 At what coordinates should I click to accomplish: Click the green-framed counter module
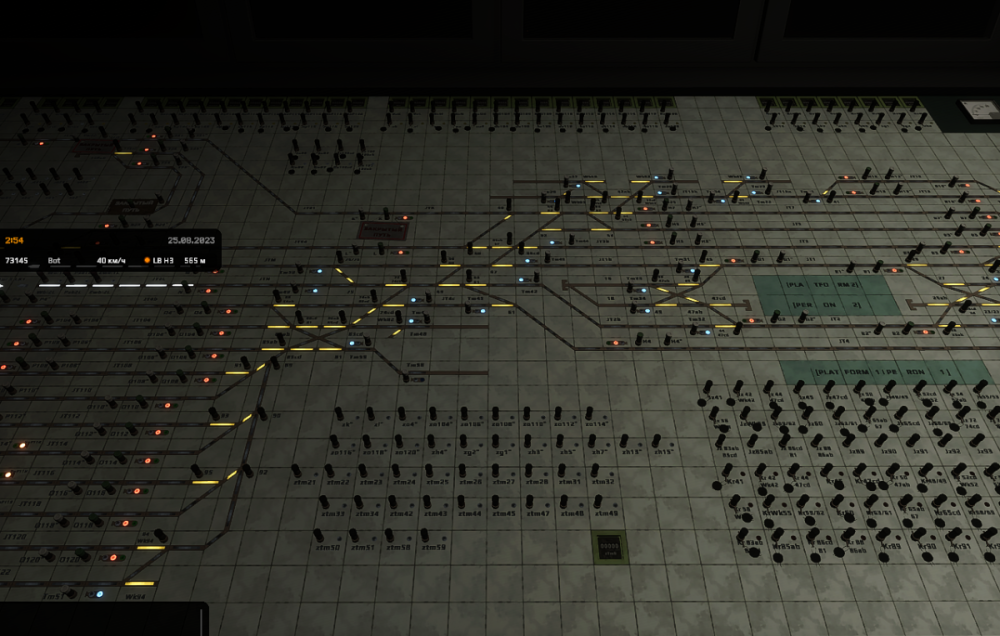coord(608,546)
